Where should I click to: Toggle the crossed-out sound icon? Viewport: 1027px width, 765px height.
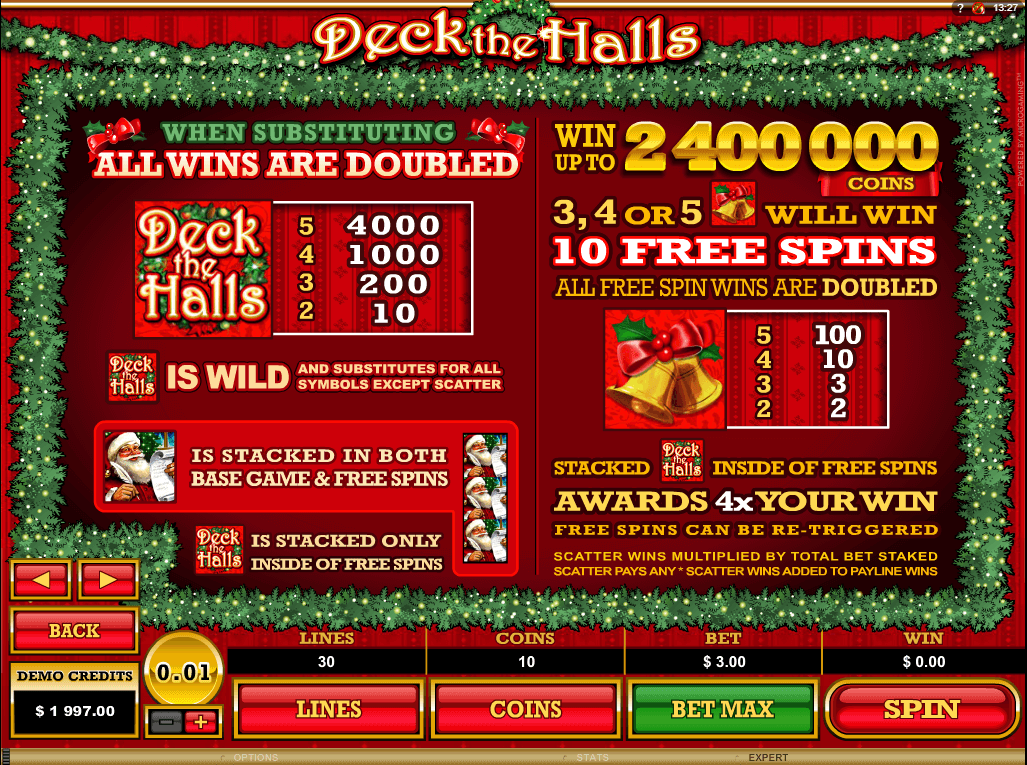click(x=978, y=8)
